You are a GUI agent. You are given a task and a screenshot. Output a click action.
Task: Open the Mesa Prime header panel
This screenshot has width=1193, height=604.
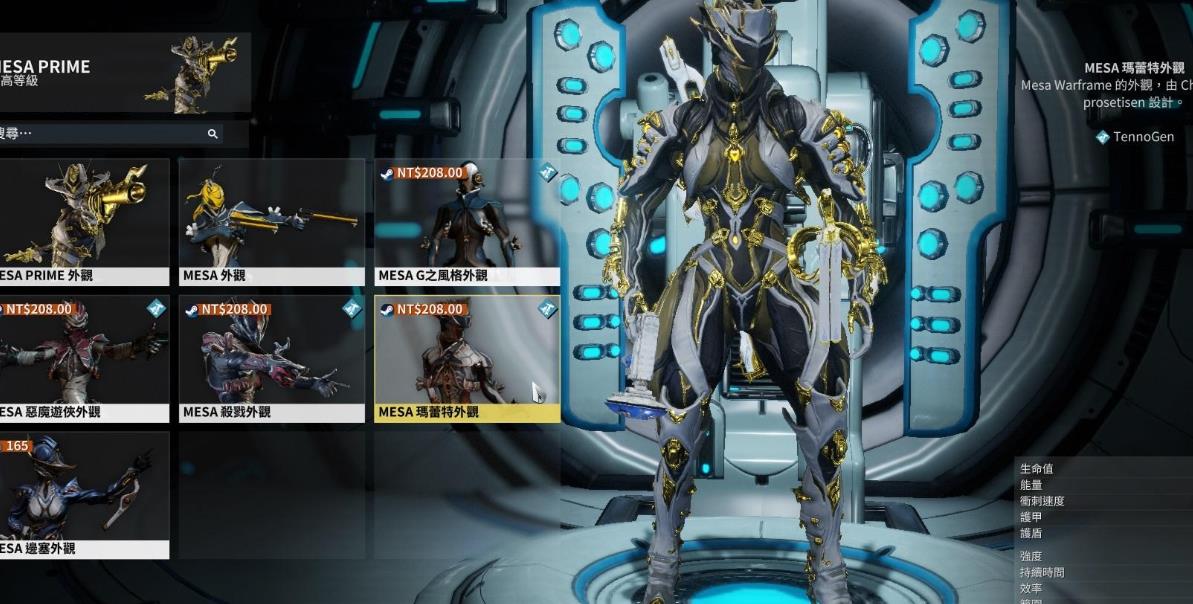click(x=120, y=71)
